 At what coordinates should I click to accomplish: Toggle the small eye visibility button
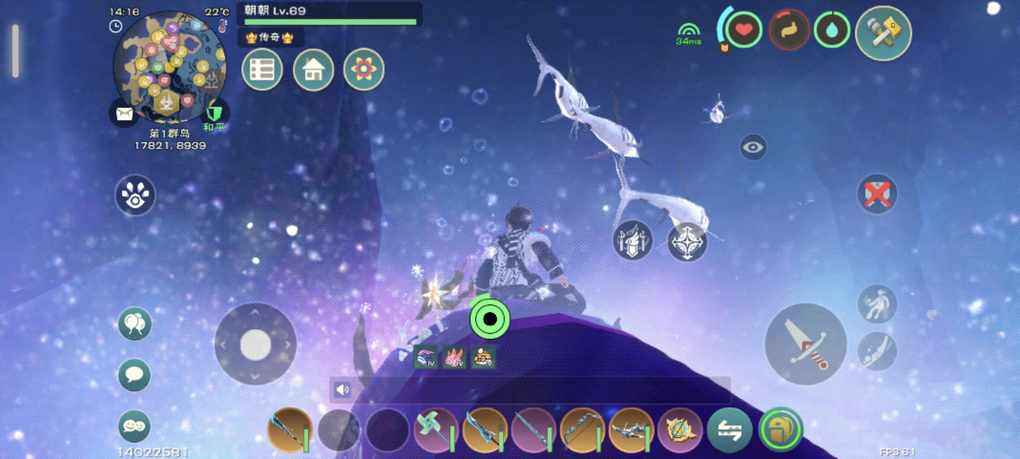pos(753,148)
